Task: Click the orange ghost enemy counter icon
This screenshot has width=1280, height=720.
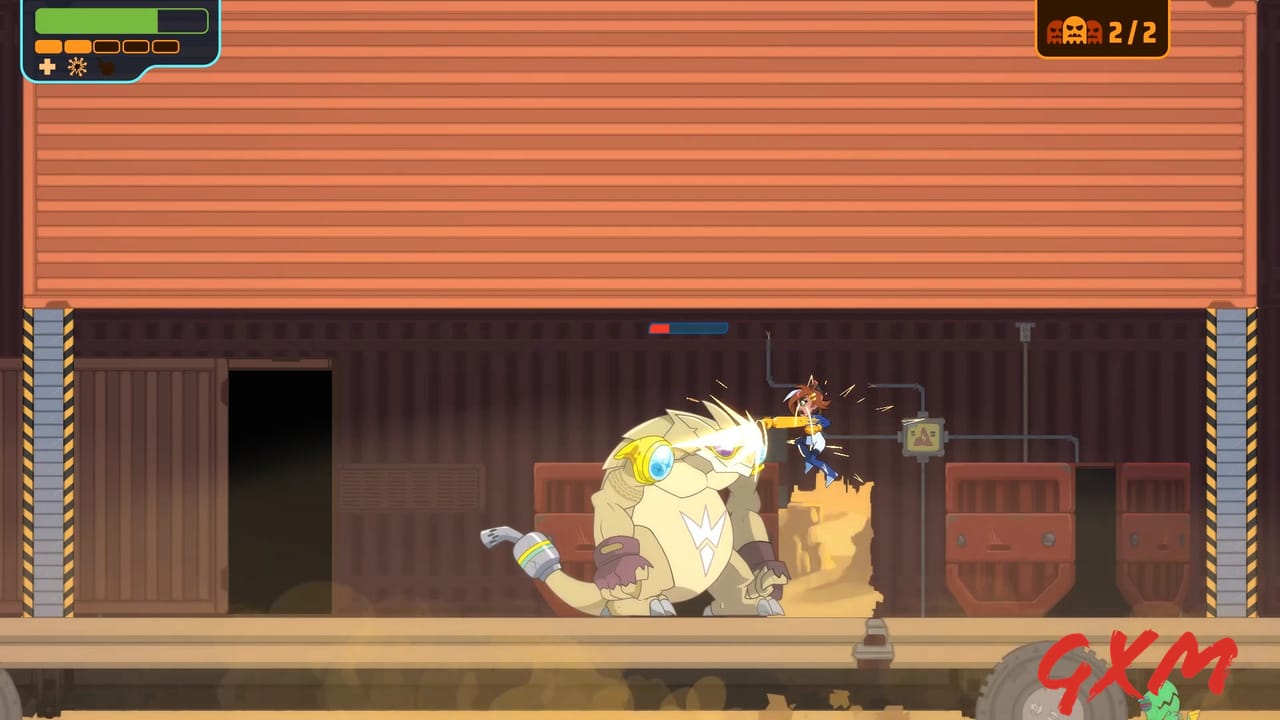Action: point(1074,29)
